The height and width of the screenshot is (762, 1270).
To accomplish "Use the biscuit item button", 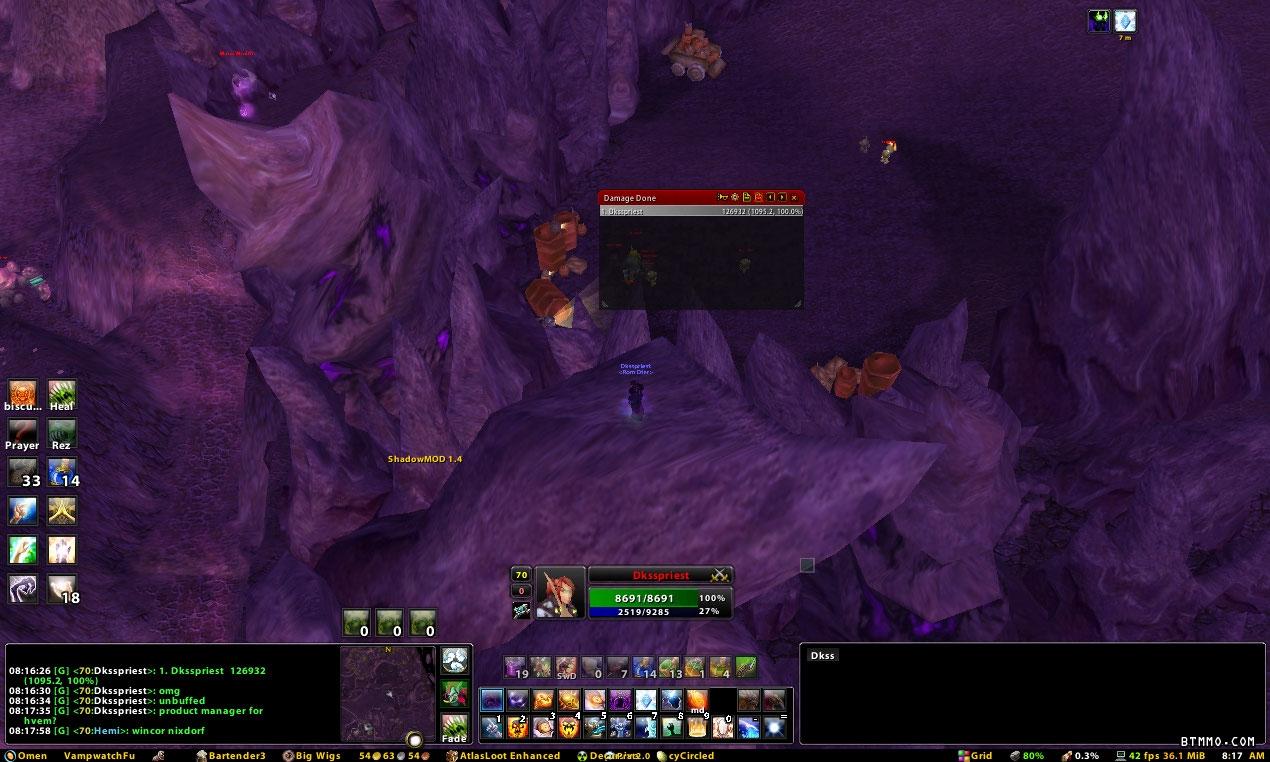I will click(22, 392).
